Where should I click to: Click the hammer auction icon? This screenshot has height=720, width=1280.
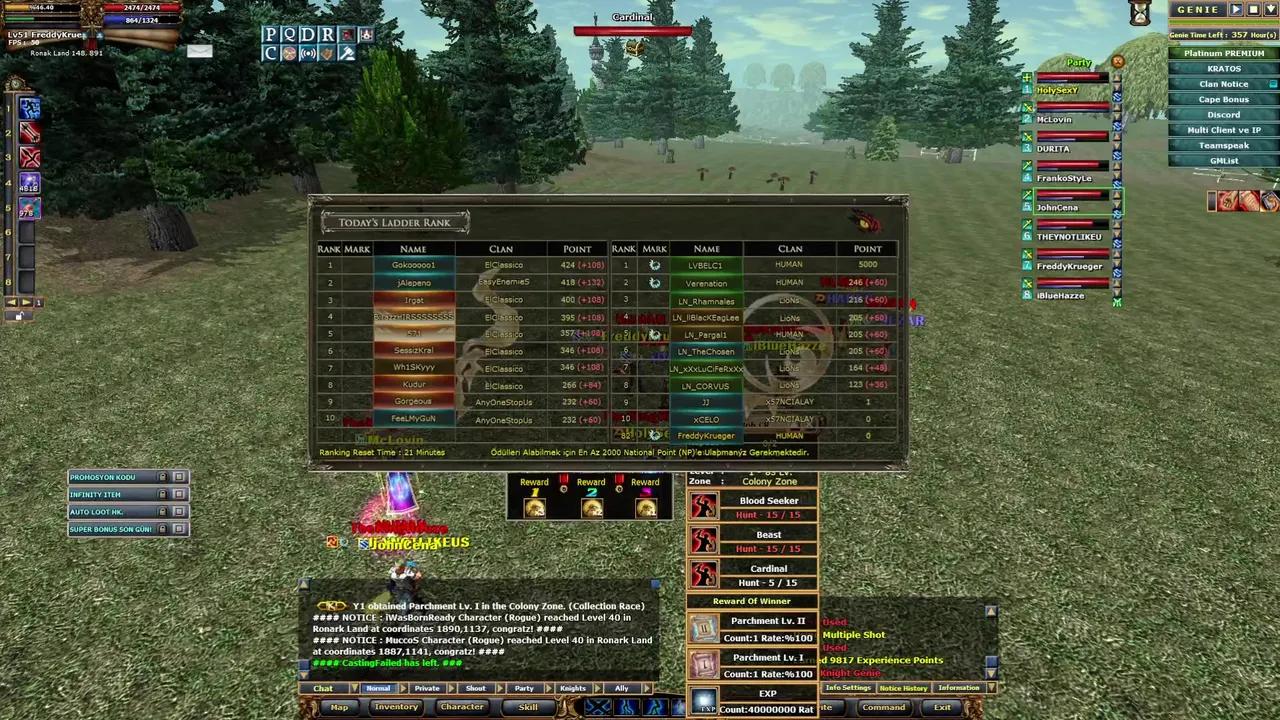click(346, 53)
